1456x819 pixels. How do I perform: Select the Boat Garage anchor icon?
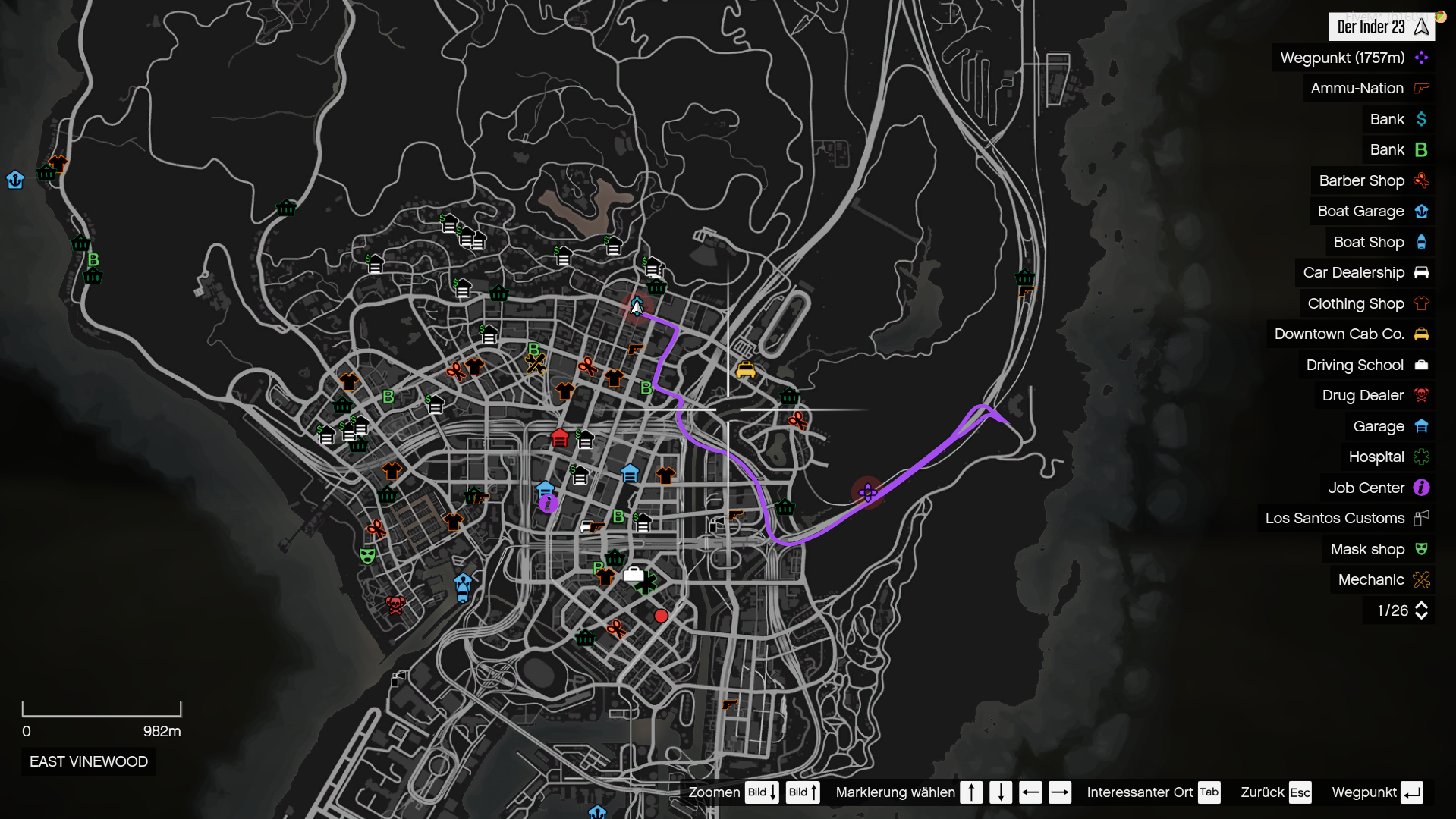1421,211
